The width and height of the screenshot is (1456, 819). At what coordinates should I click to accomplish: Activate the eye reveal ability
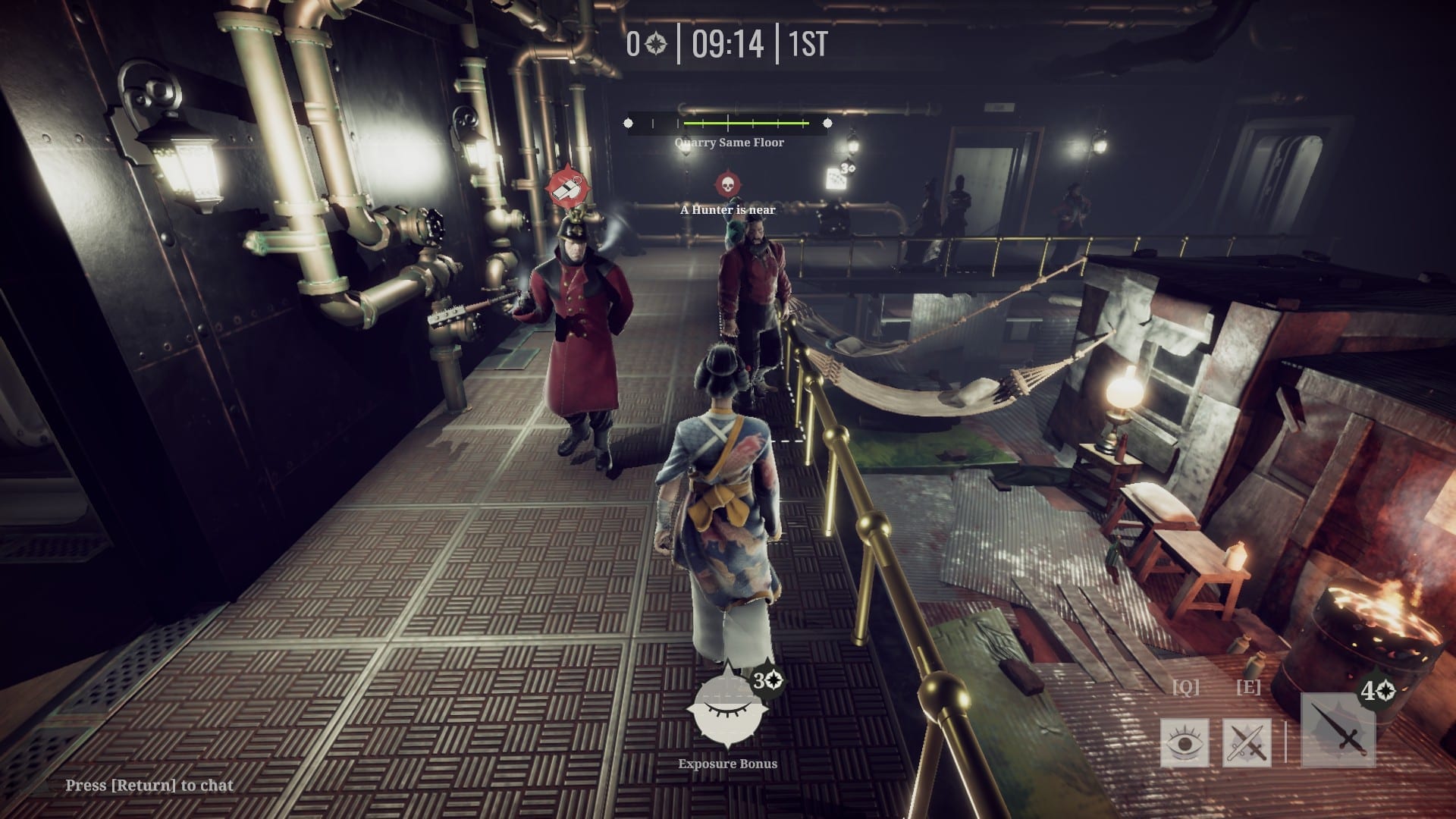pos(1185,742)
